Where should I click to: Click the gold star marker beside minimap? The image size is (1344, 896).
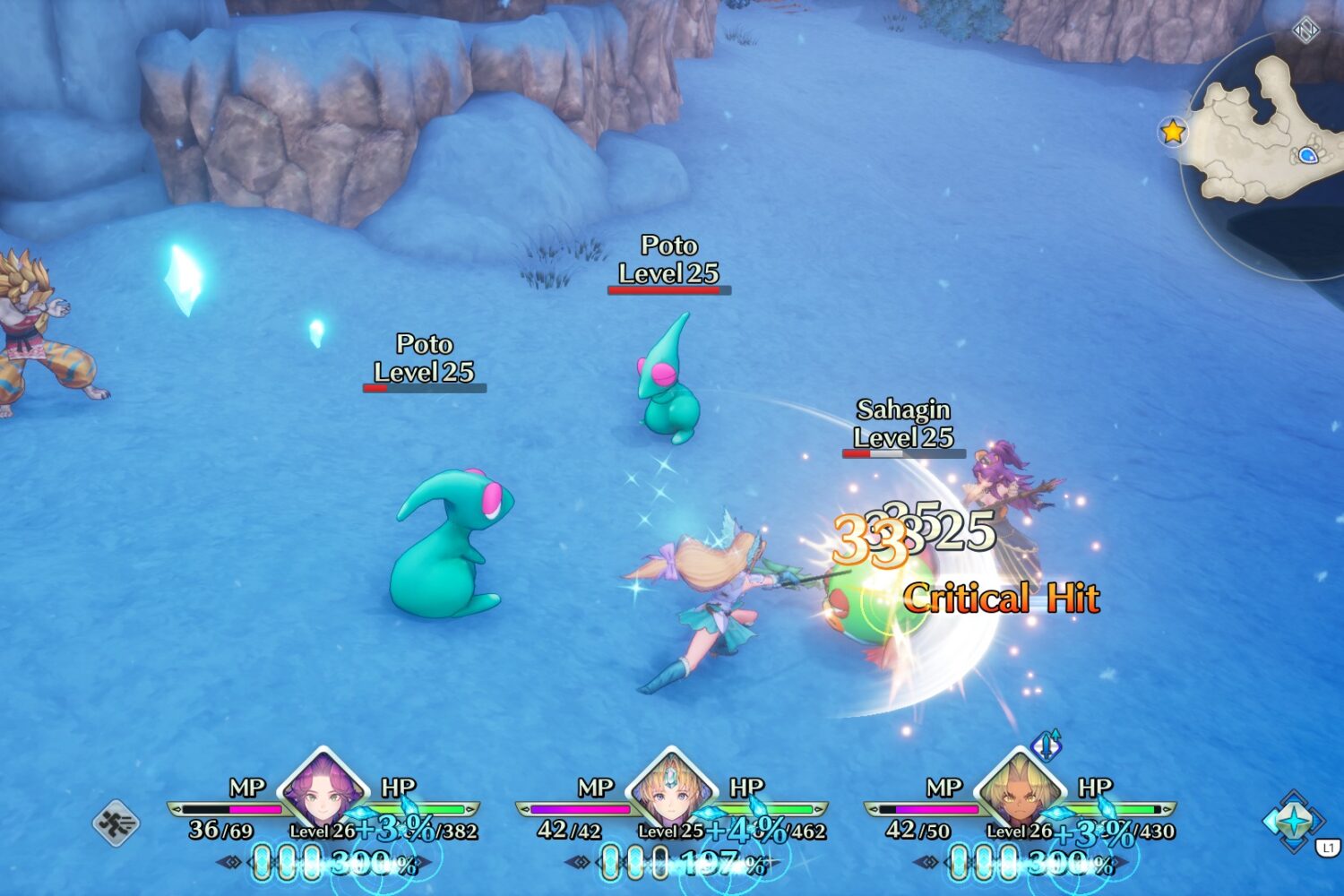(1173, 133)
